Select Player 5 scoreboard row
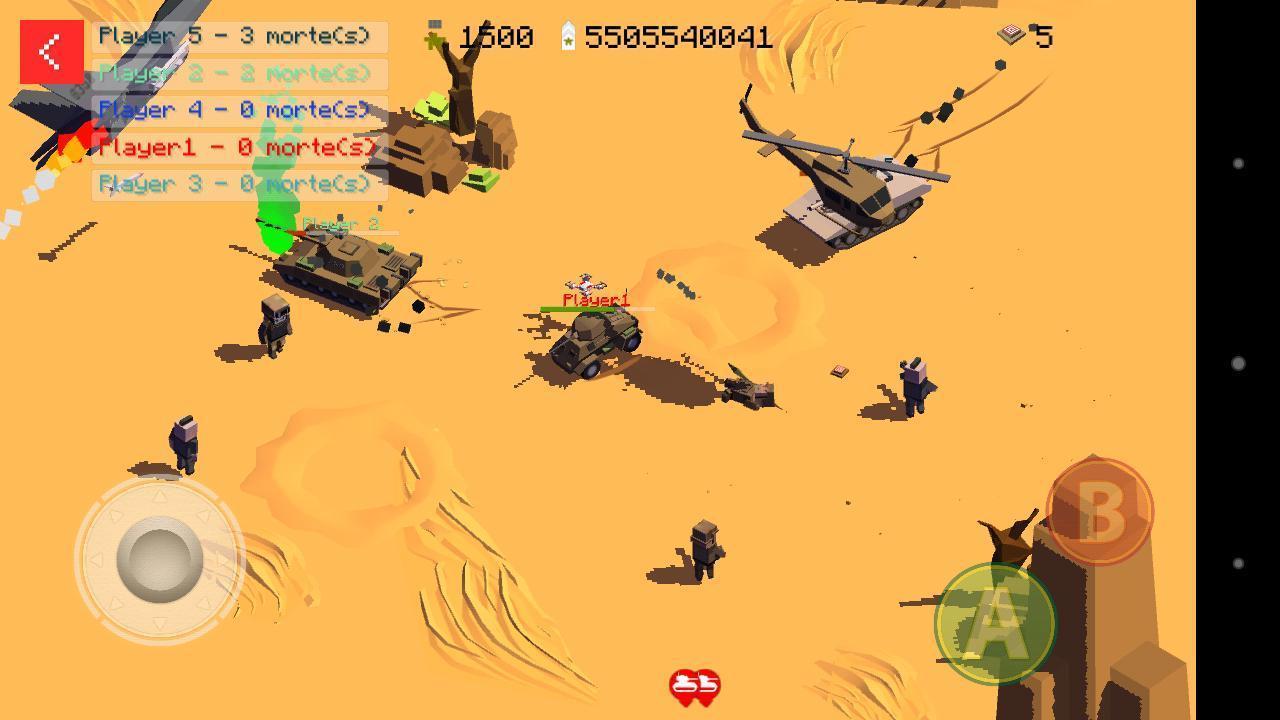Screen dimensions: 1280x720 (239, 37)
